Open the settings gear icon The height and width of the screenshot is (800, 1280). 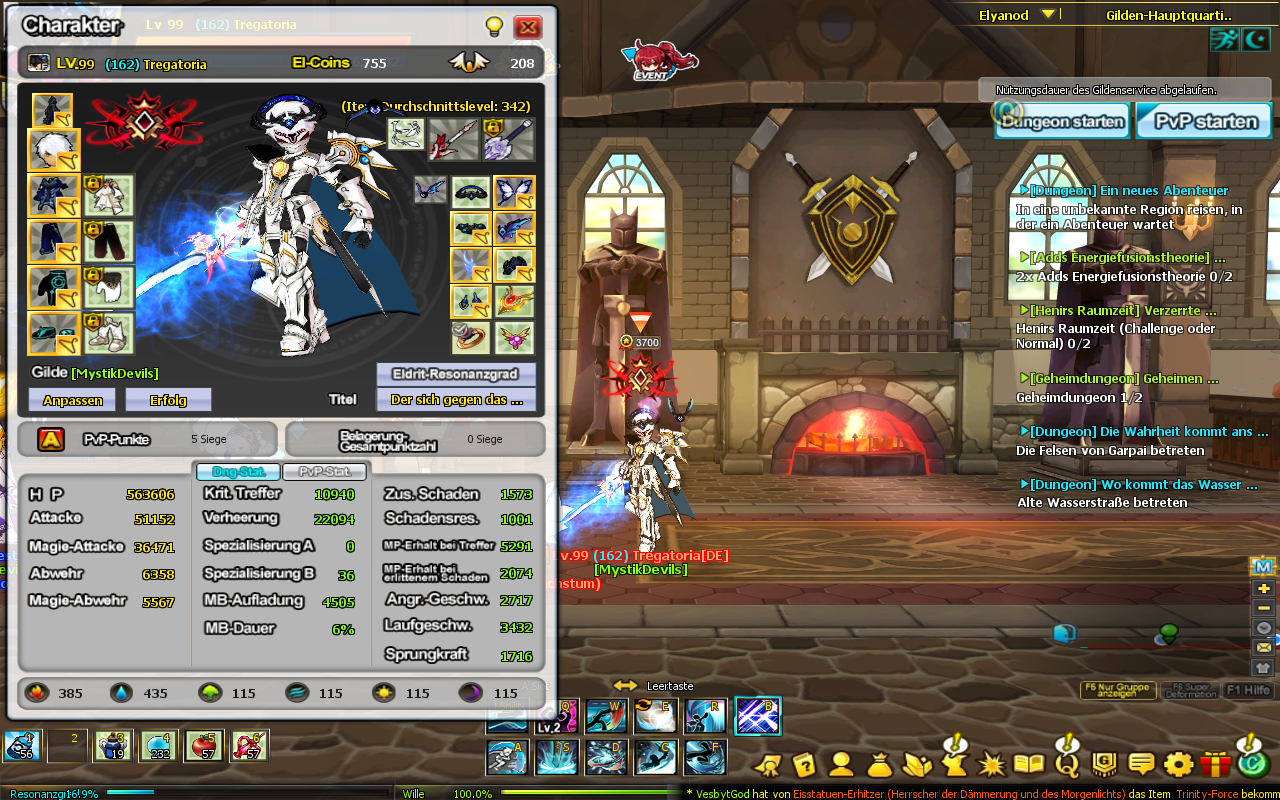click(1178, 765)
